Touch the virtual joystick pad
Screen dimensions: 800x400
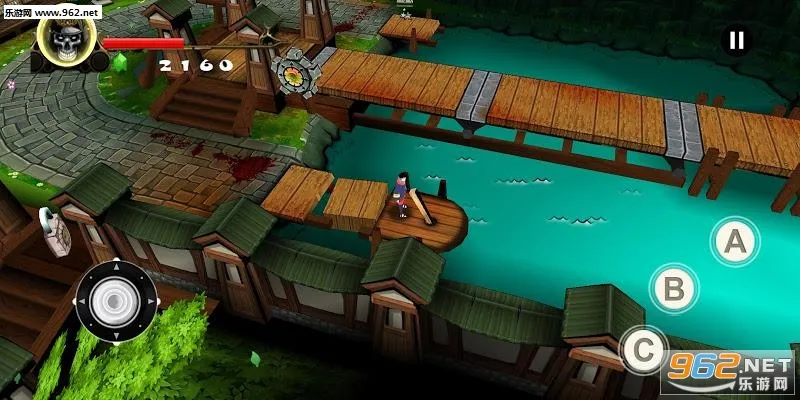116,299
